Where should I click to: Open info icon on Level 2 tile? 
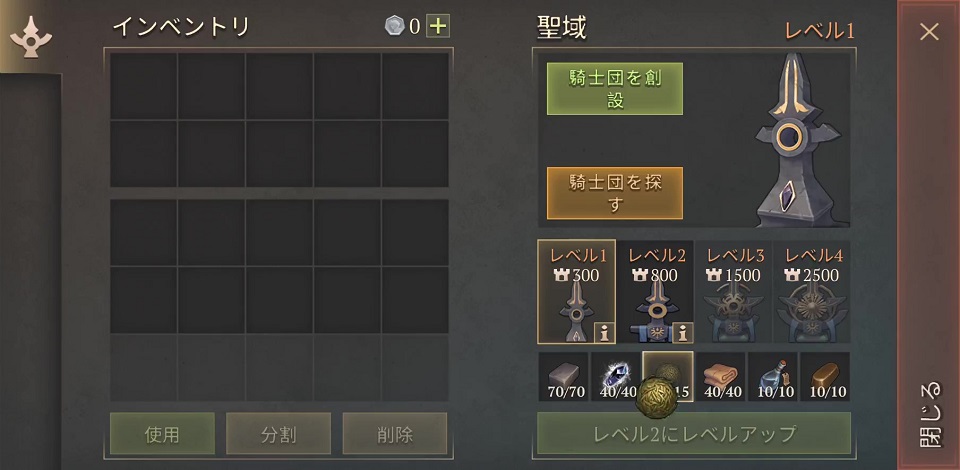pyautogui.click(x=681, y=332)
